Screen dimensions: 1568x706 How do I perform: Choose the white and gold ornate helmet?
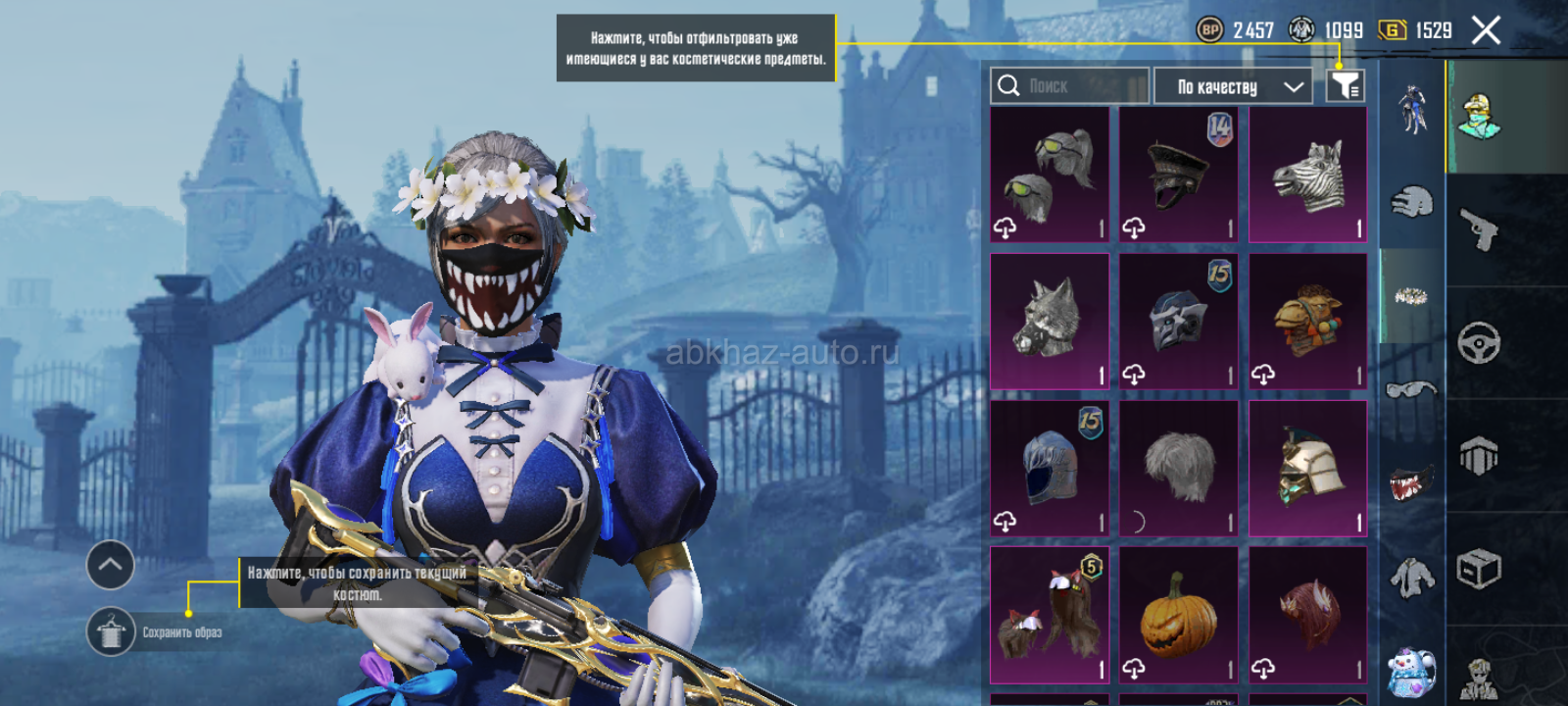point(1307,468)
